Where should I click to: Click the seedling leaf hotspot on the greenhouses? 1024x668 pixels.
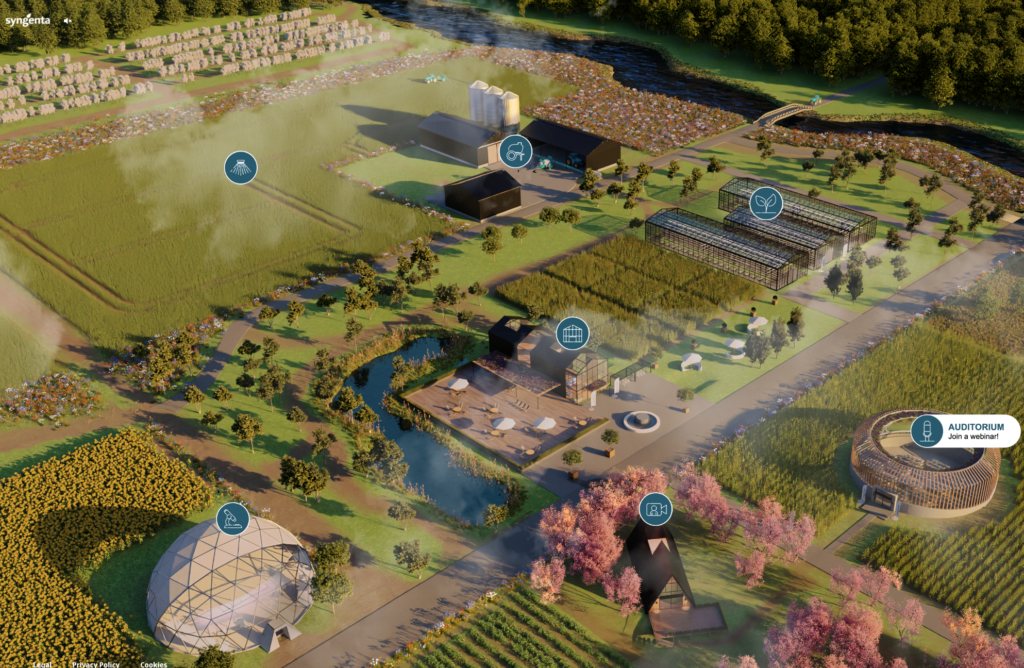(766, 203)
